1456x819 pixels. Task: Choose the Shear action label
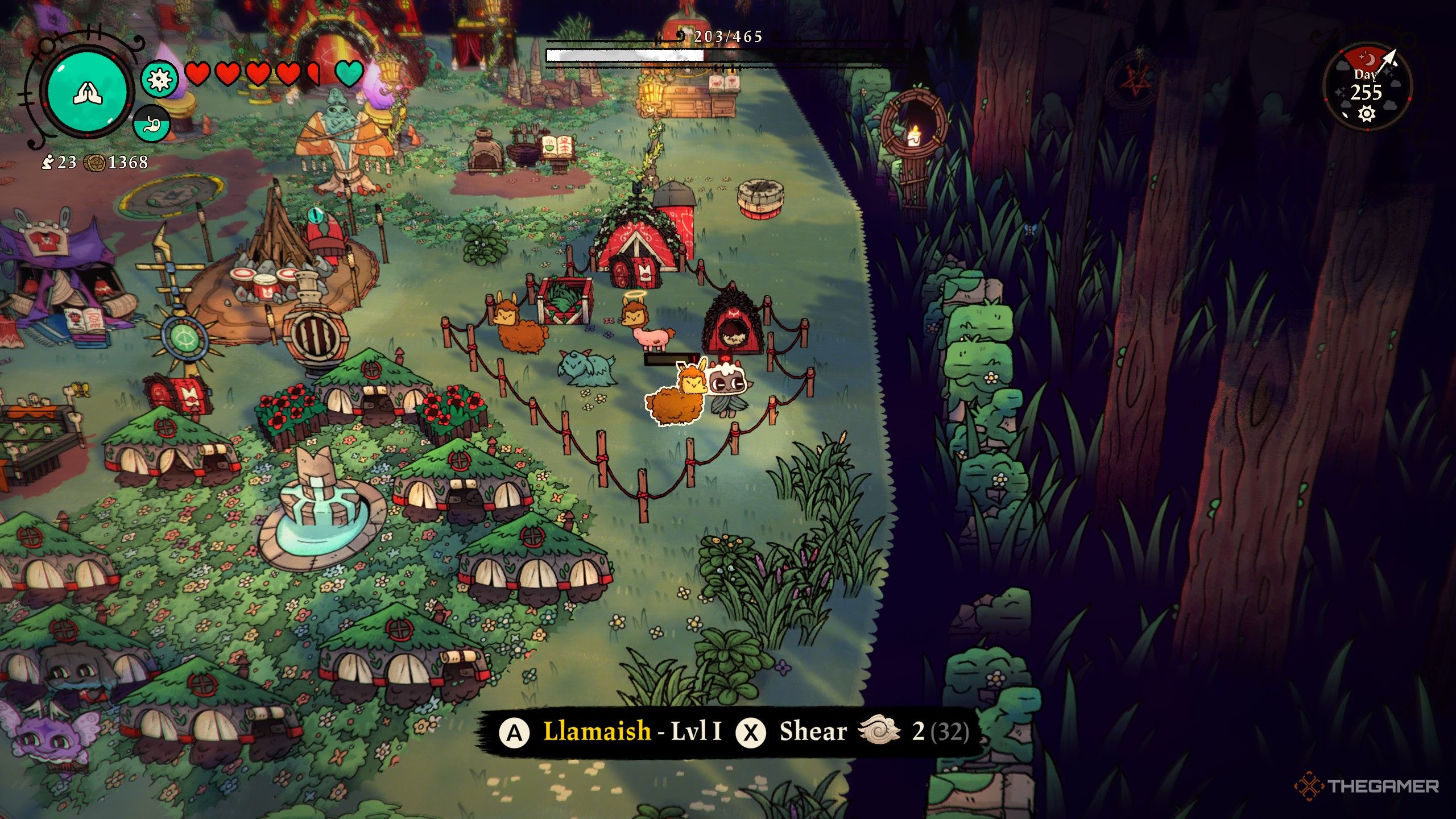coord(813,731)
